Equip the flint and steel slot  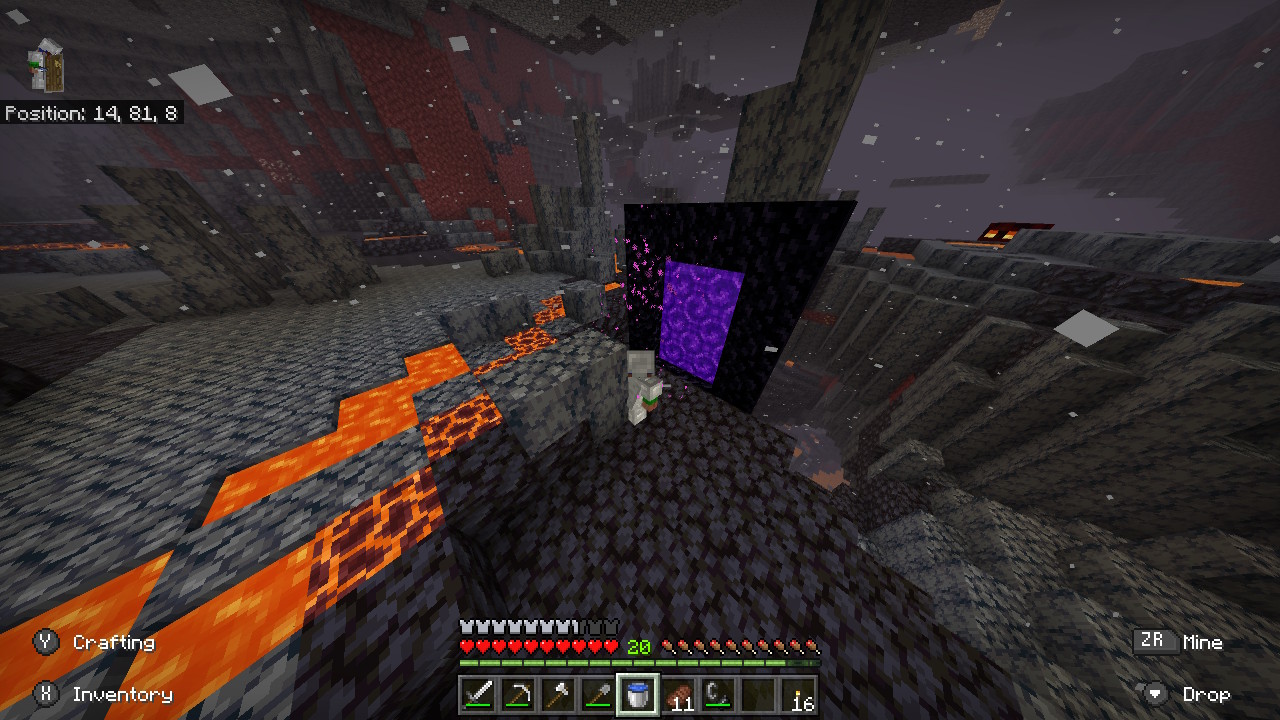pos(718,695)
